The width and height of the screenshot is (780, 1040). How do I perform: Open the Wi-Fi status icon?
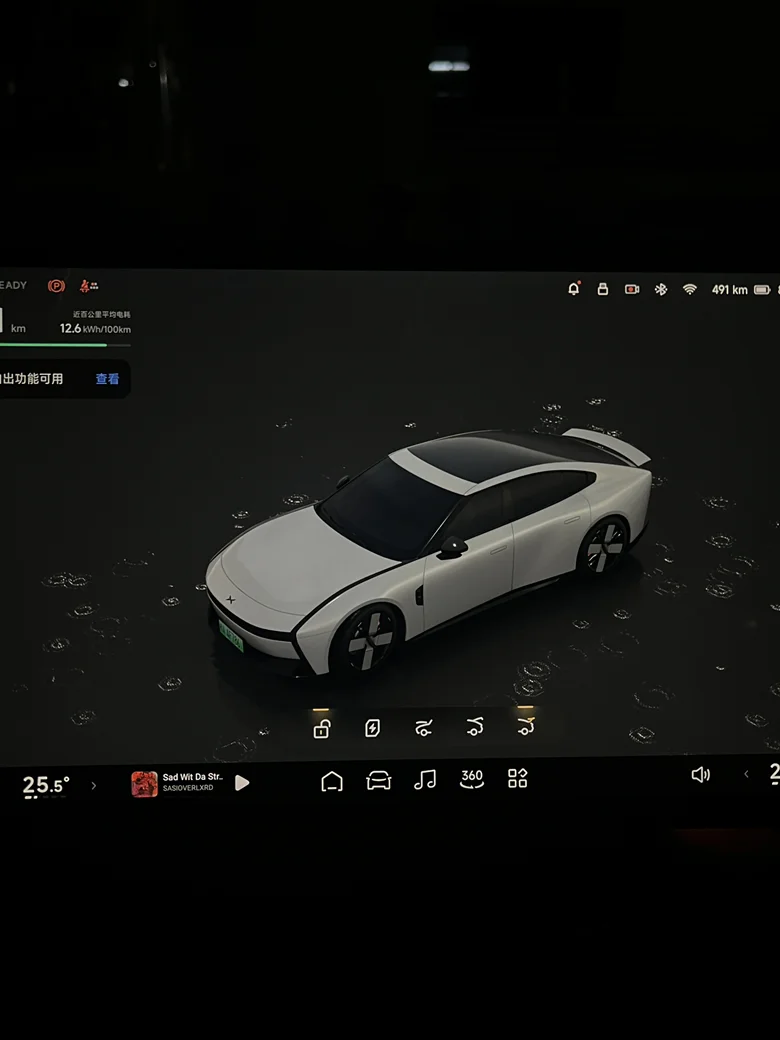click(x=689, y=289)
